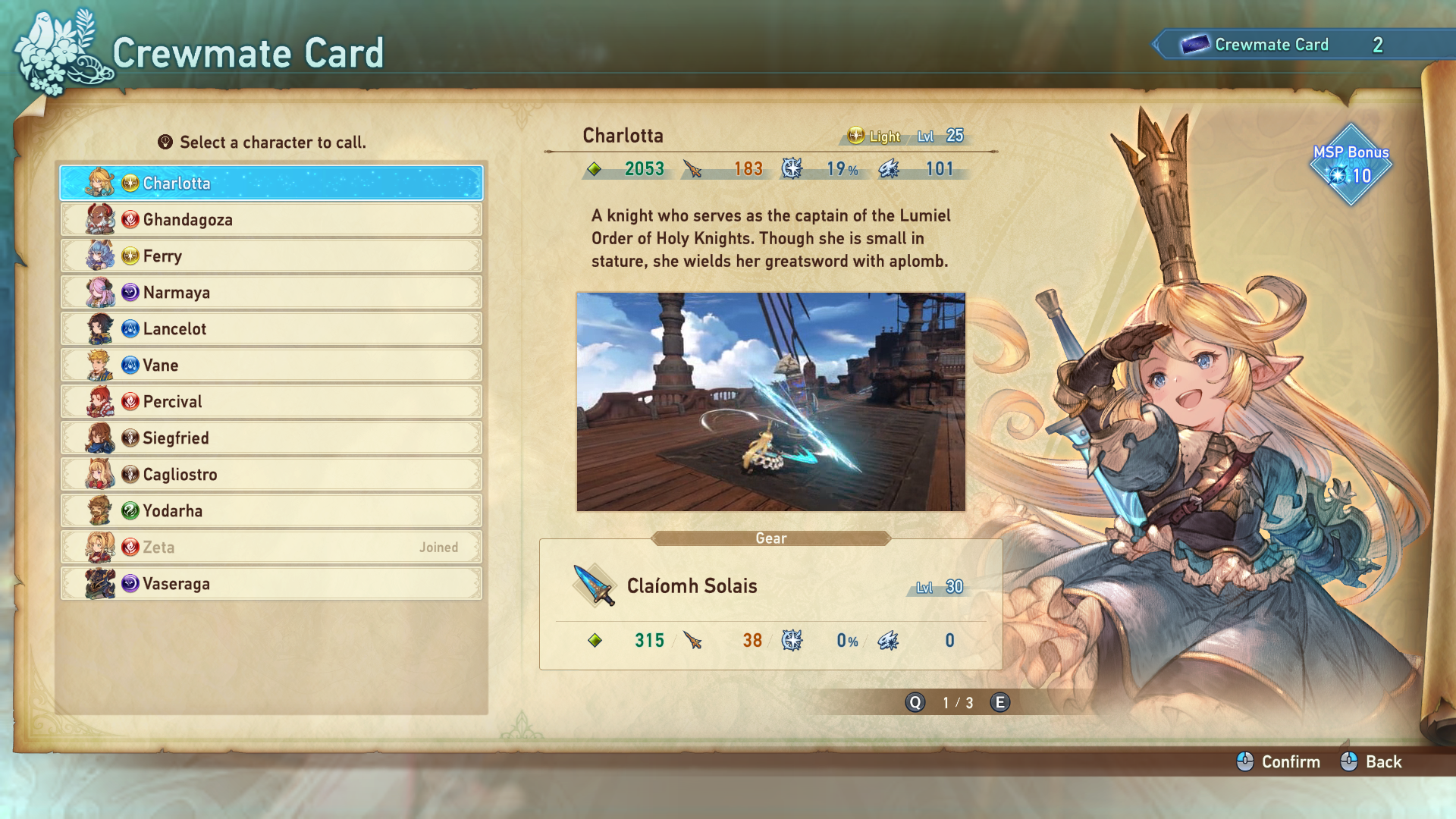Viewport: 1456px width, 819px height.
Task: Select Charlotta from the character list
Action: (271, 184)
